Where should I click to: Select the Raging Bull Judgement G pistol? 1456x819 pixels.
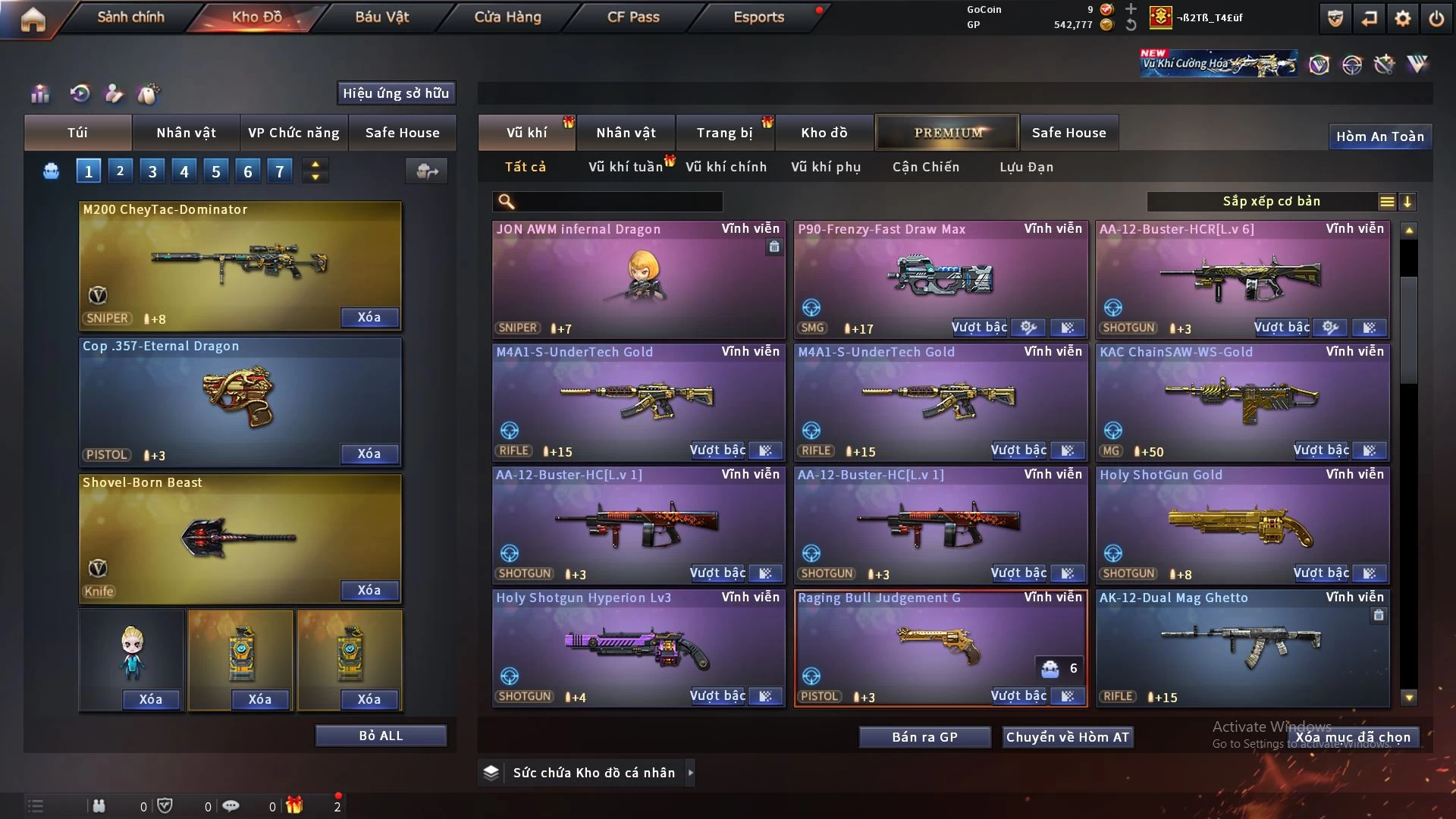pos(940,645)
